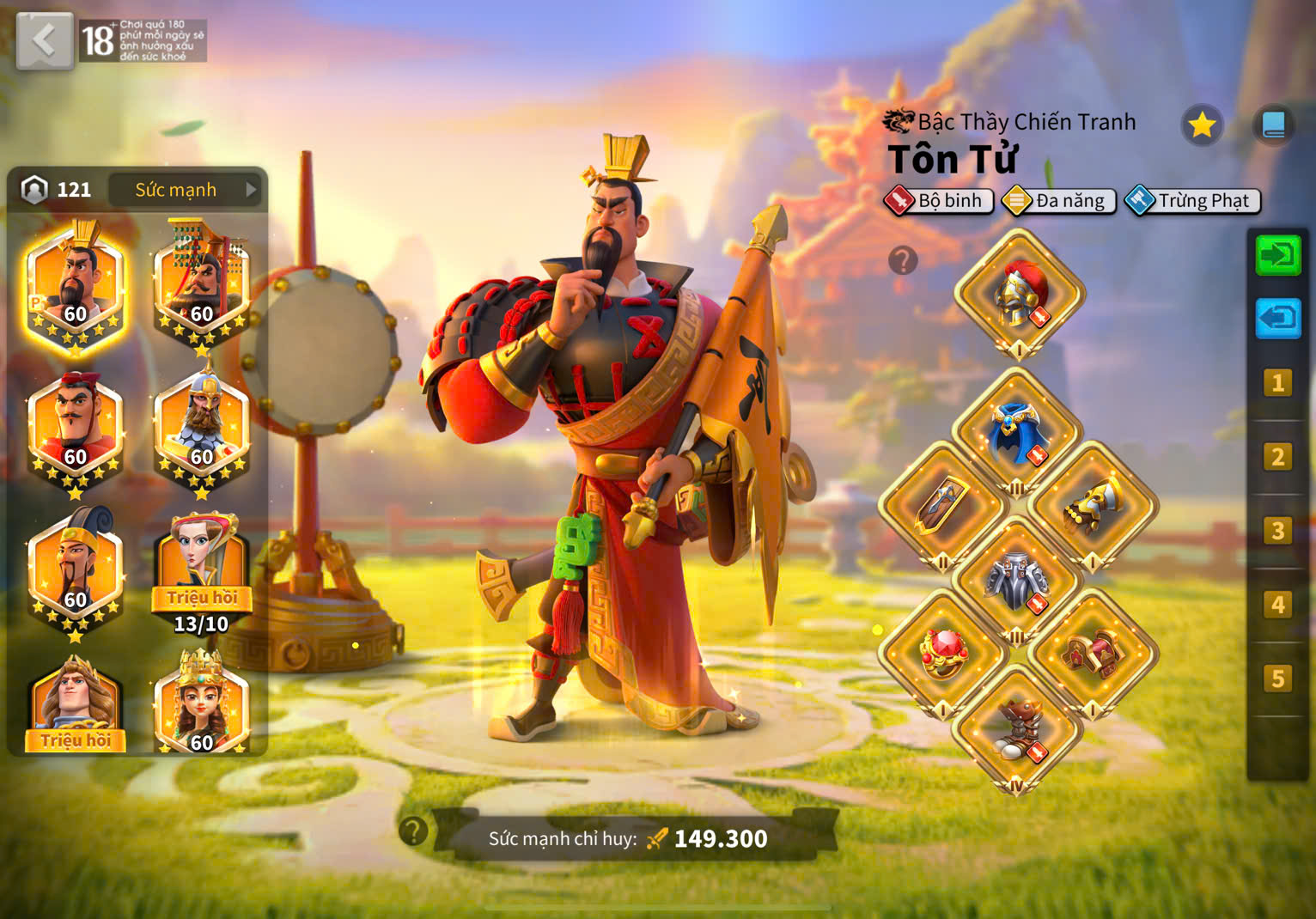
Task: Switch to equipment preset 1
Action: tap(1277, 383)
